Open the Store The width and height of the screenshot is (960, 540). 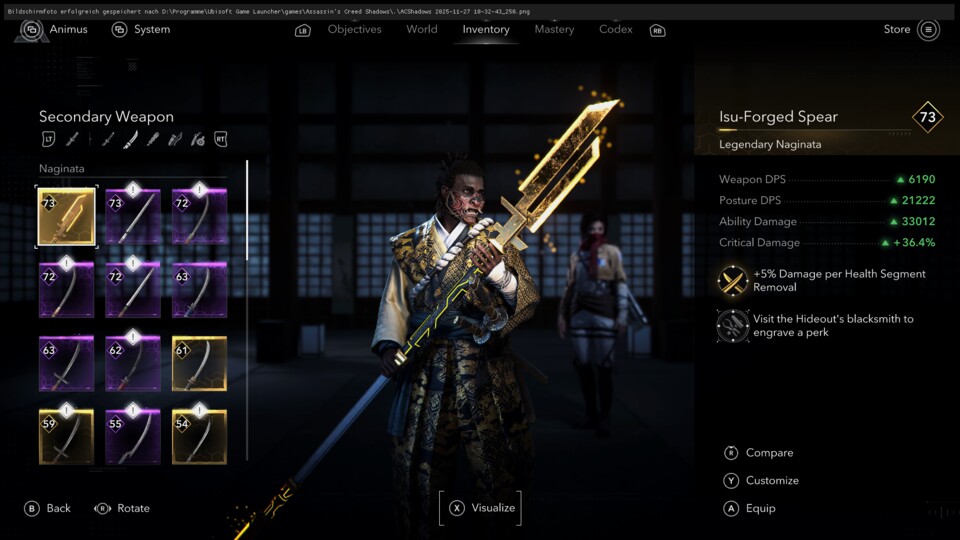[x=911, y=30]
